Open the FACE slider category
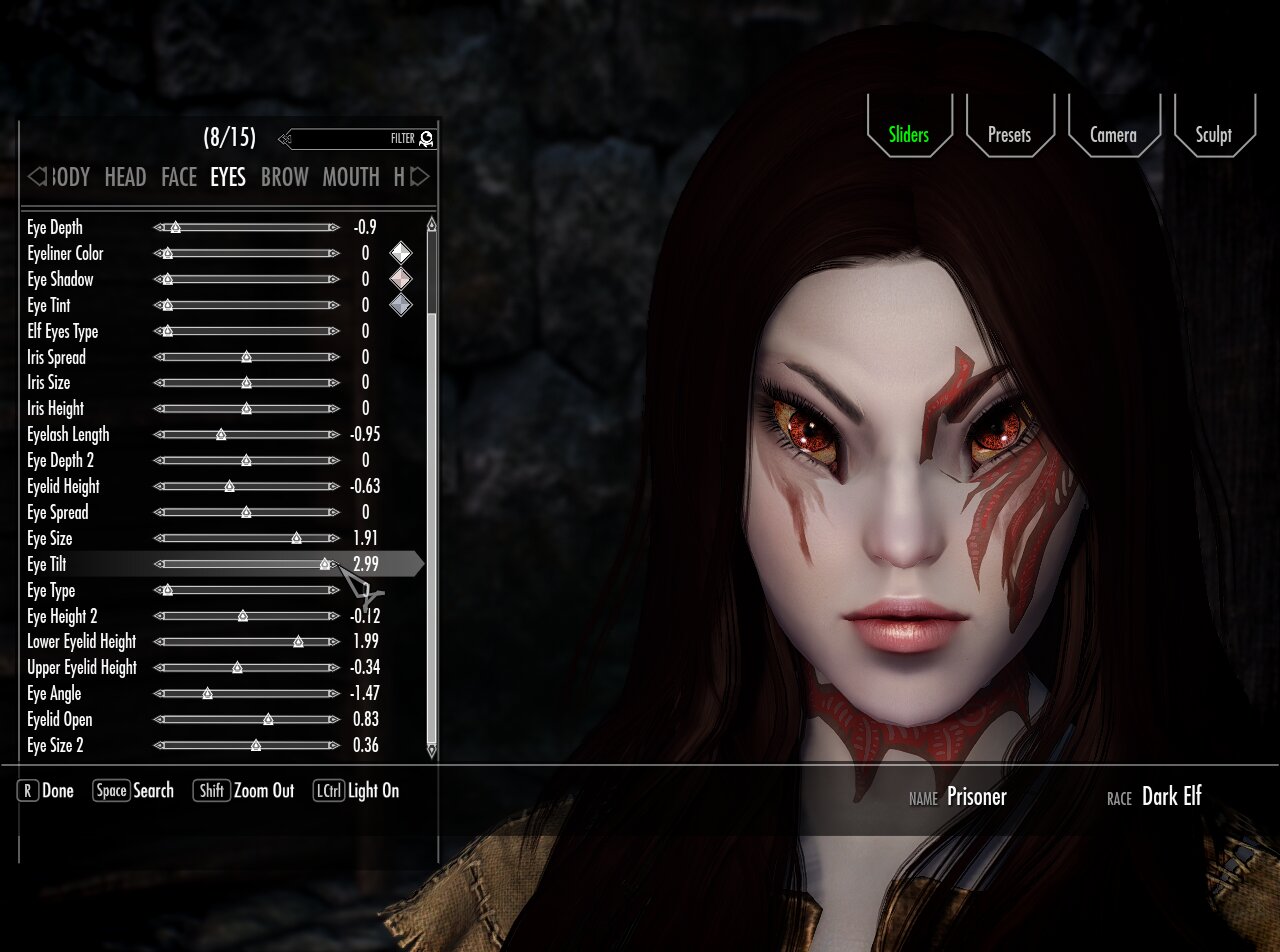The image size is (1280, 952). 179,177
